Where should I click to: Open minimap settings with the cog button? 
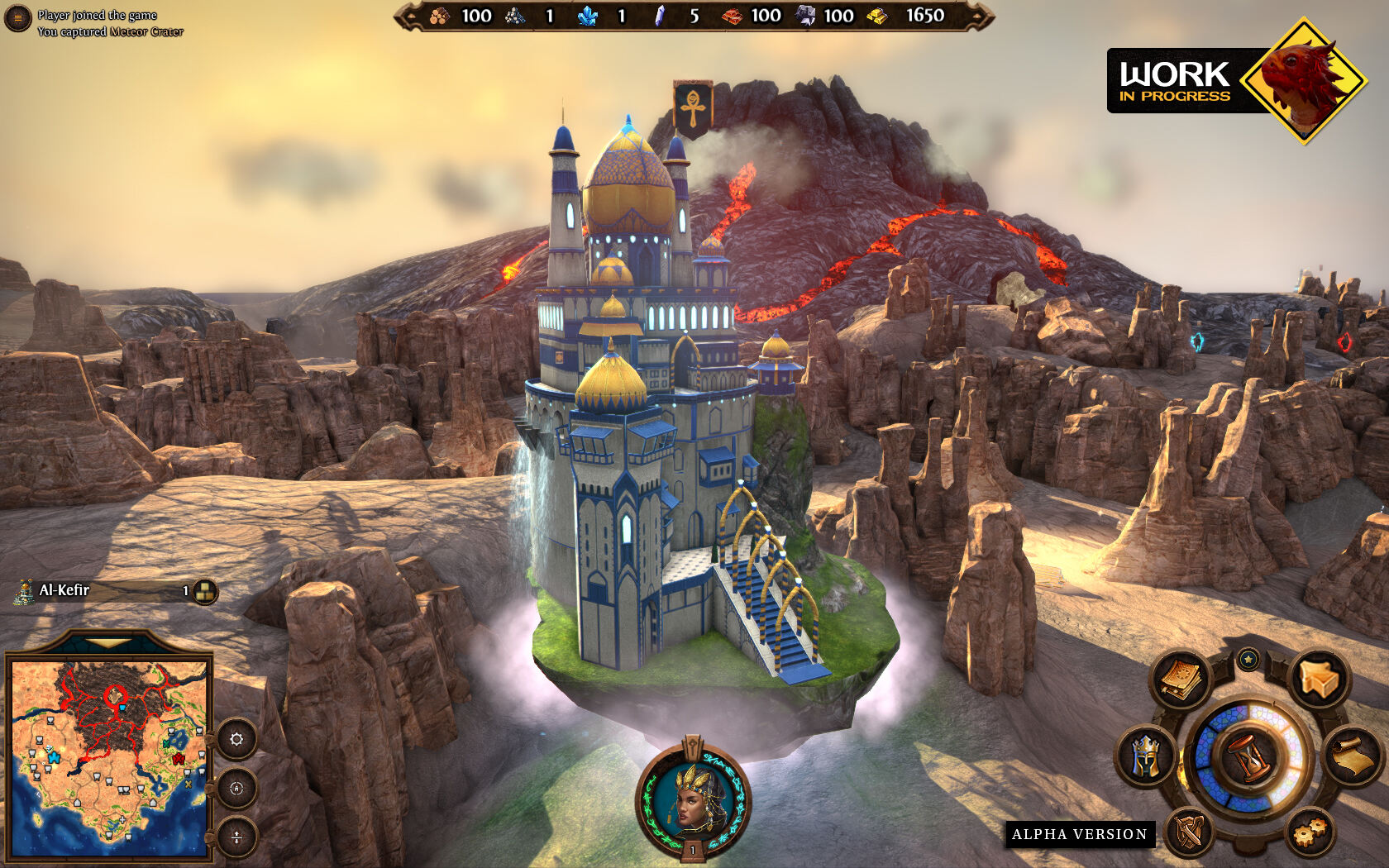point(236,739)
